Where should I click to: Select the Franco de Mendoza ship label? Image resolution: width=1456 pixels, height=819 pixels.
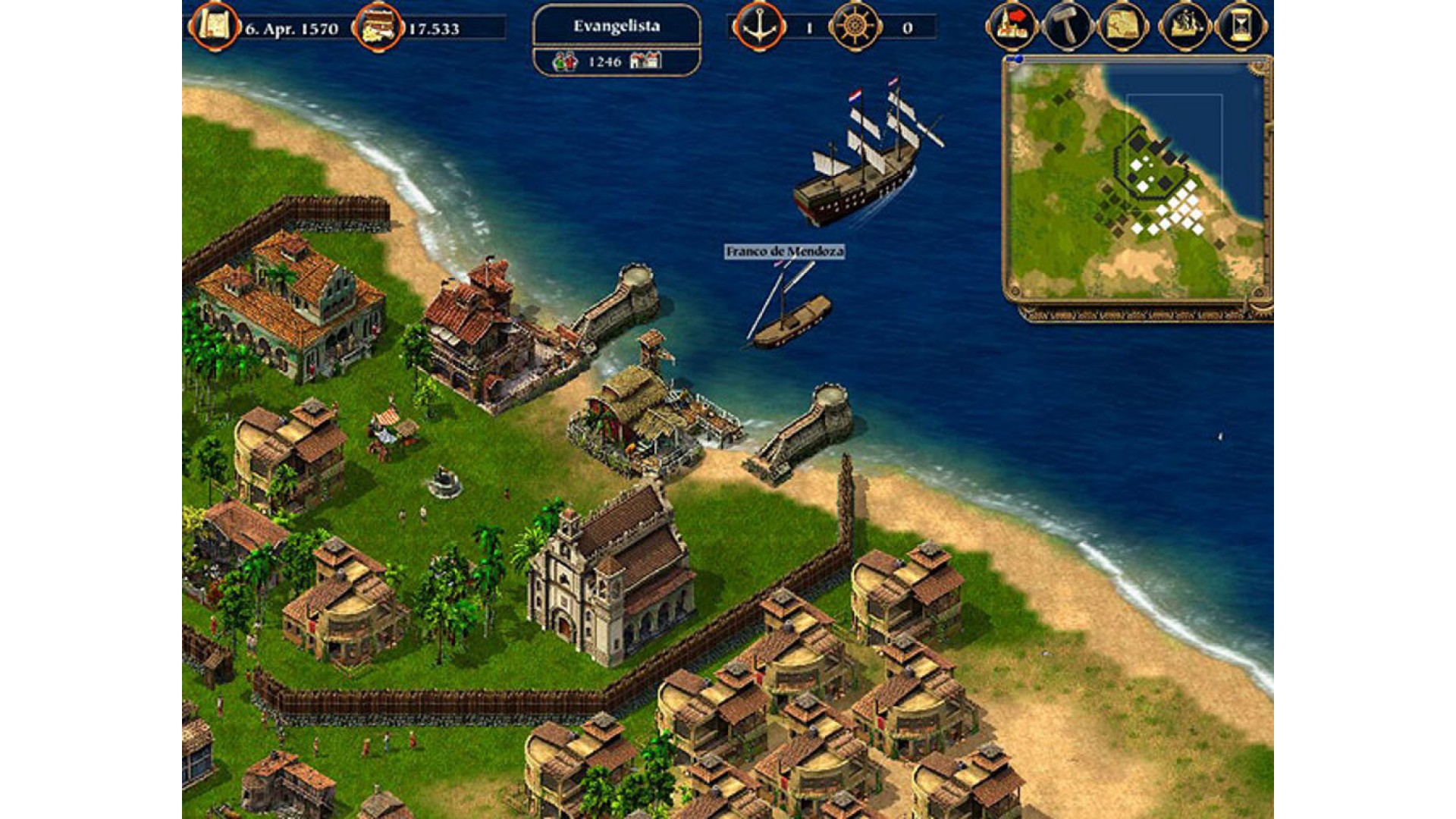tap(784, 252)
